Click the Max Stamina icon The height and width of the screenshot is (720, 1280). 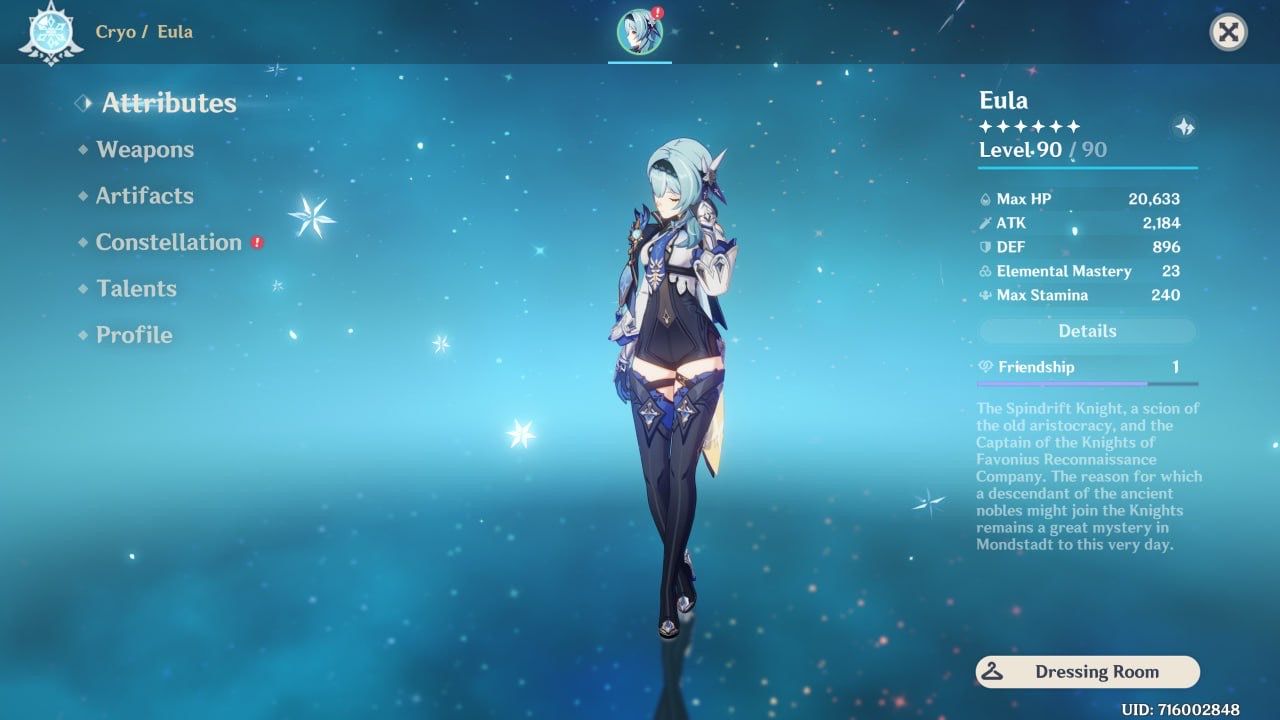985,295
